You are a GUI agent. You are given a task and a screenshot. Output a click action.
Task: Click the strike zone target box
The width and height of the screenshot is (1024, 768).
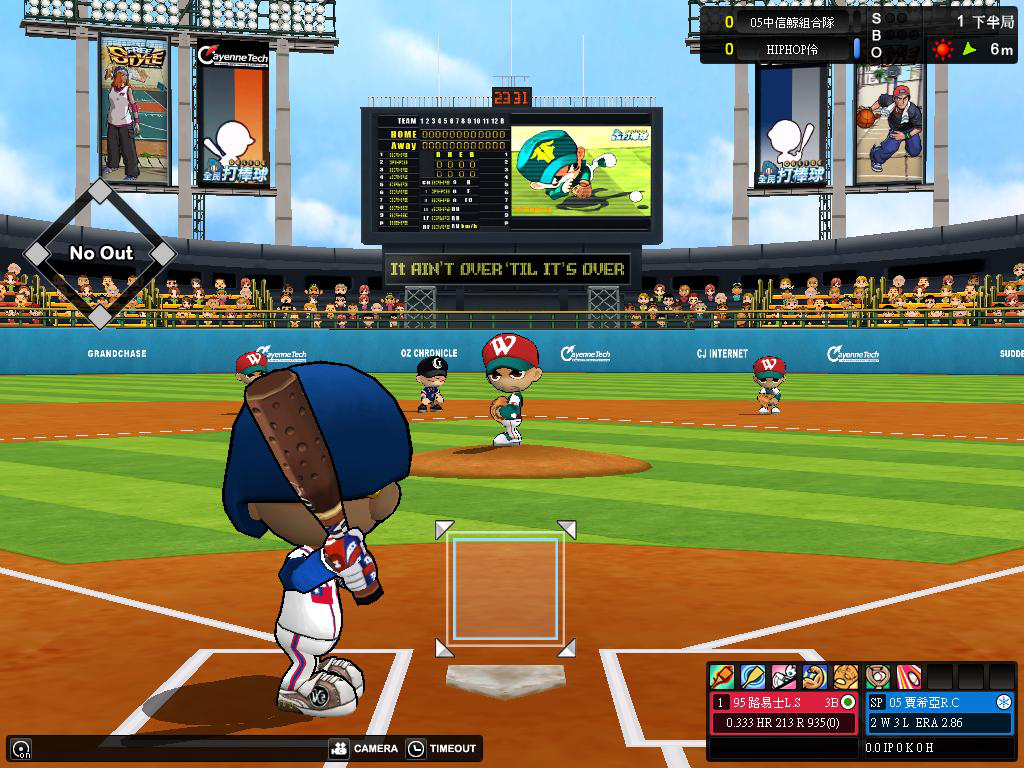tap(505, 589)
